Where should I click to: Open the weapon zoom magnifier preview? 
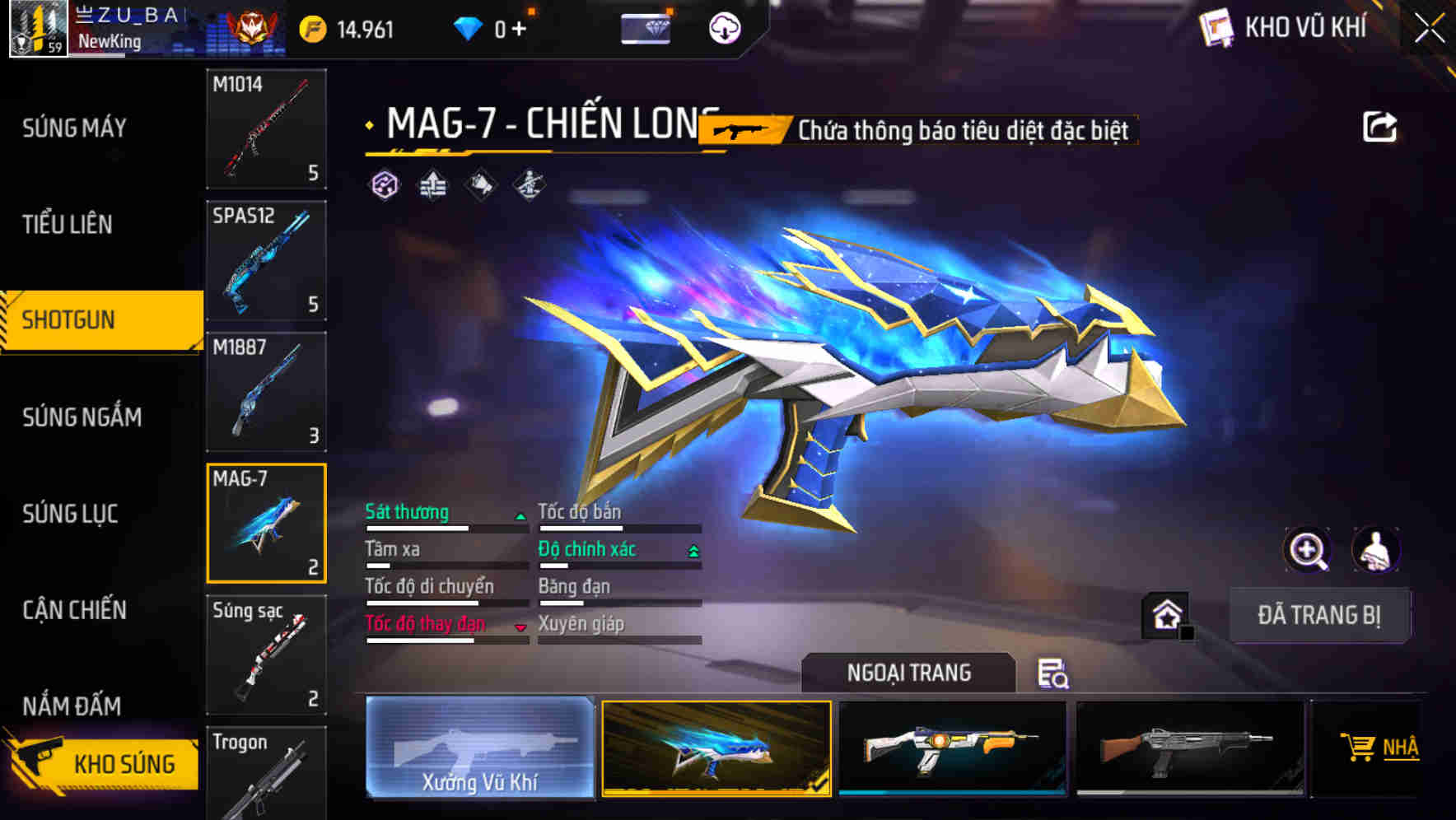click(1307, 550)
